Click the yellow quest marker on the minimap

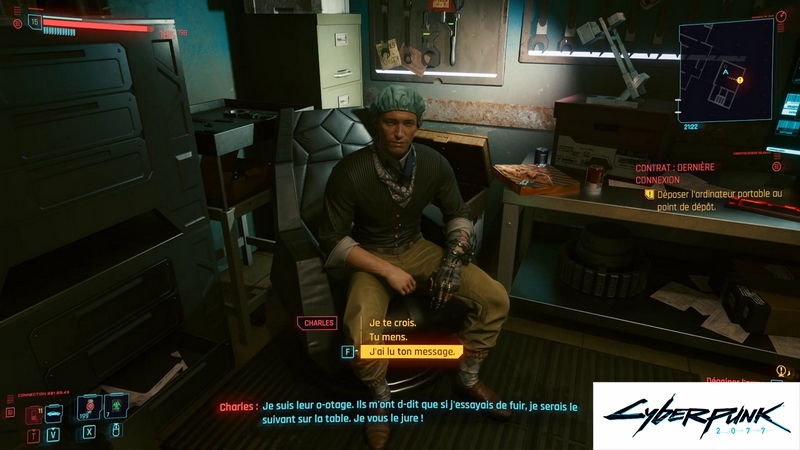739,79
